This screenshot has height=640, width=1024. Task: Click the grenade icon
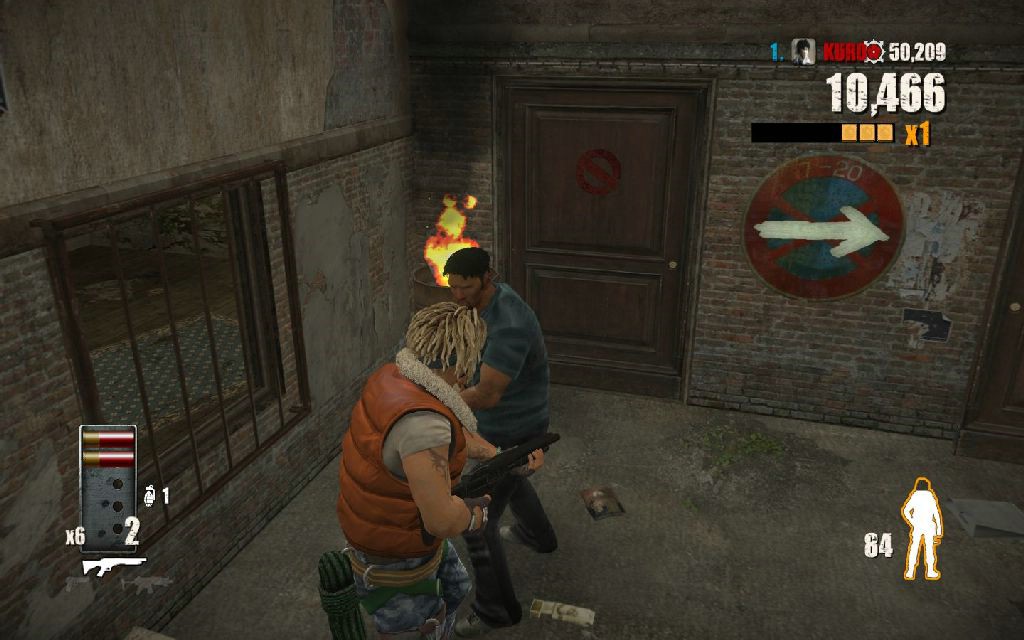point(150,494)
